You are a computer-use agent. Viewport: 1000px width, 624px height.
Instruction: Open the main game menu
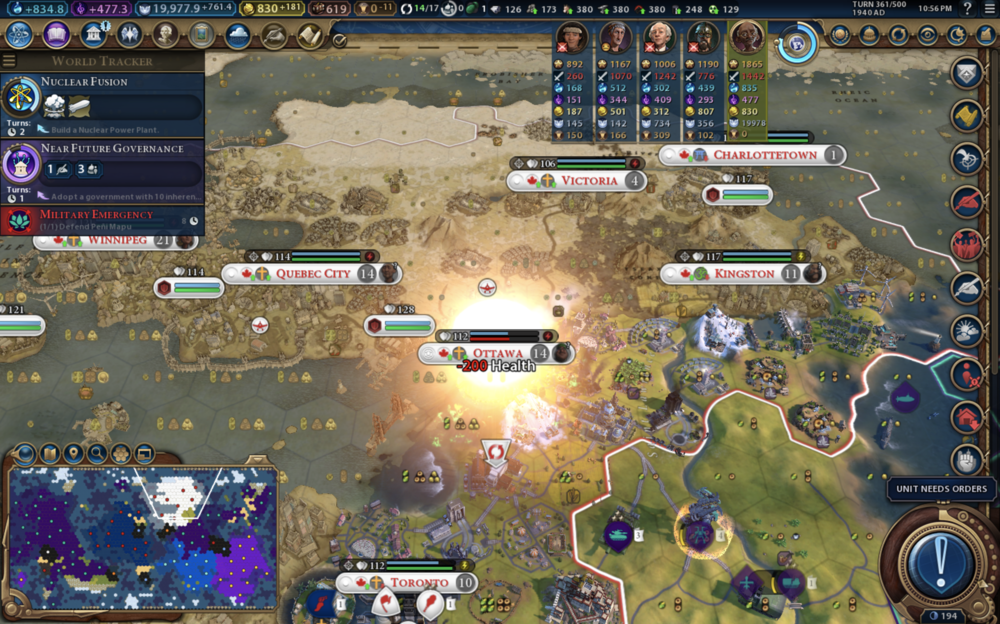(989, 9)
